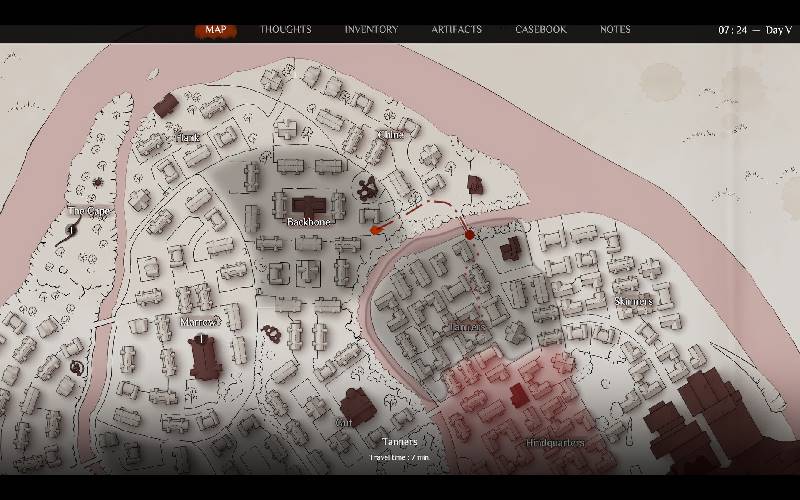
Task: Select the Backbone district label
Action: click(x=309, y=222)
